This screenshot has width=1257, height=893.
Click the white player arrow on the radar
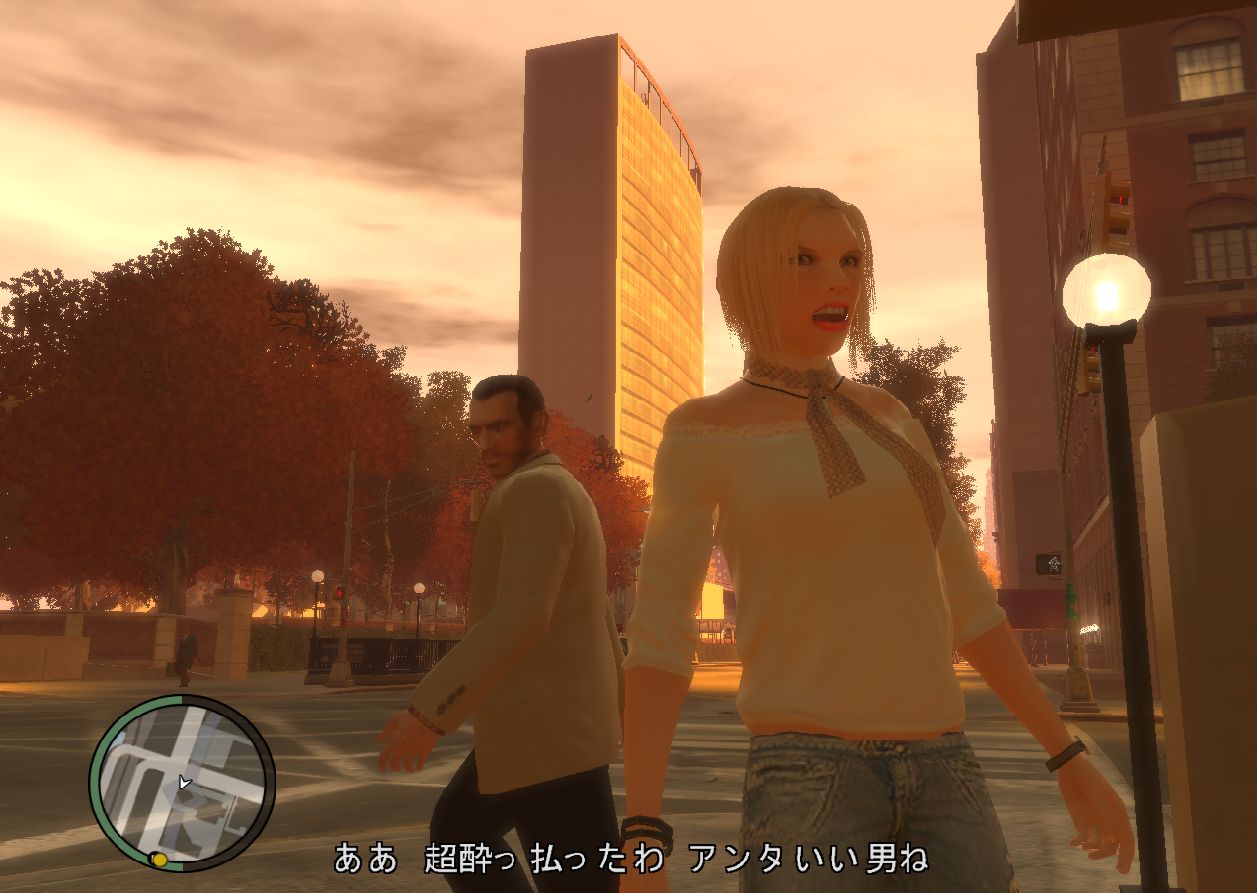(183, 783)
